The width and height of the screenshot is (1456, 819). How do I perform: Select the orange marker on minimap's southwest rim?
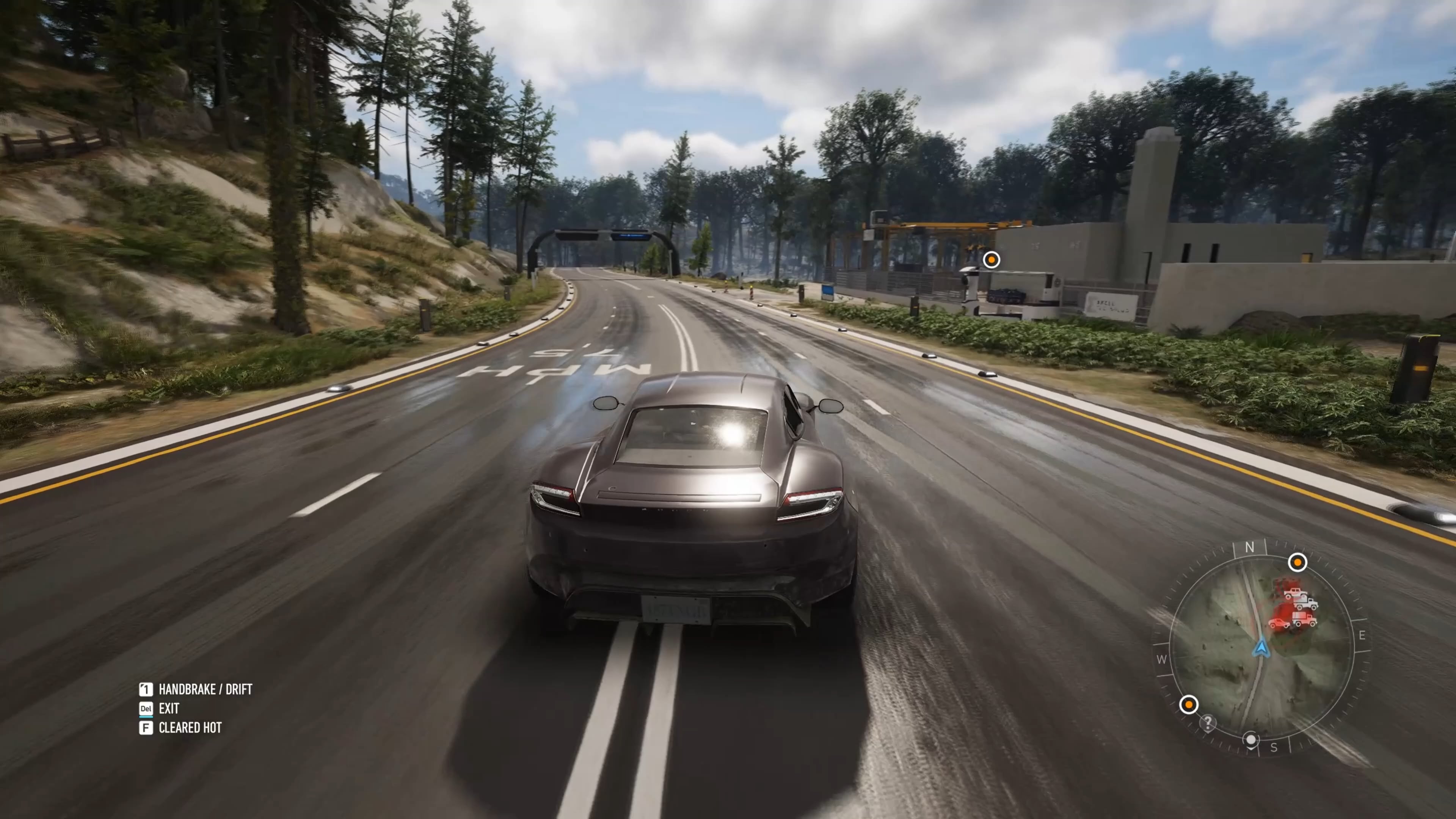pyautogui.click(x=1189, y=705)
